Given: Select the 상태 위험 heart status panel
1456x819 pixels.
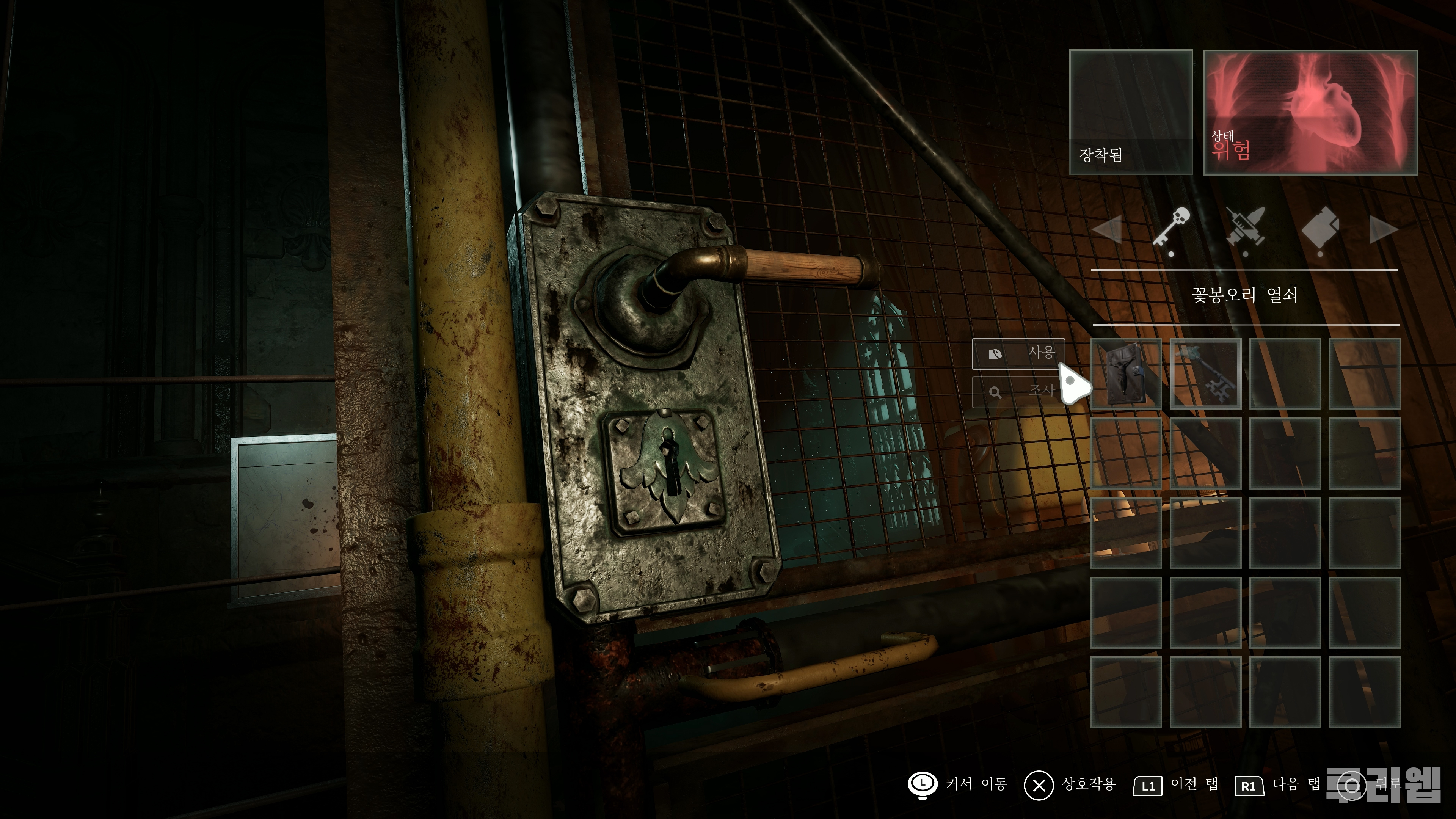Looking at the screenshot, I should tap(1310, 112).
